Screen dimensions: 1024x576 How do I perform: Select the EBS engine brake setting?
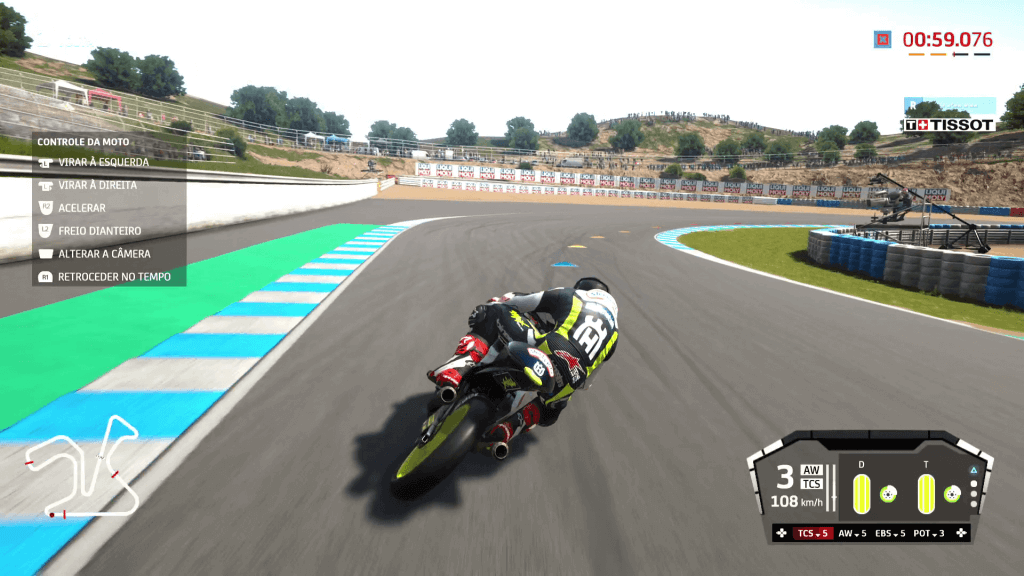[x=890, y=534]
